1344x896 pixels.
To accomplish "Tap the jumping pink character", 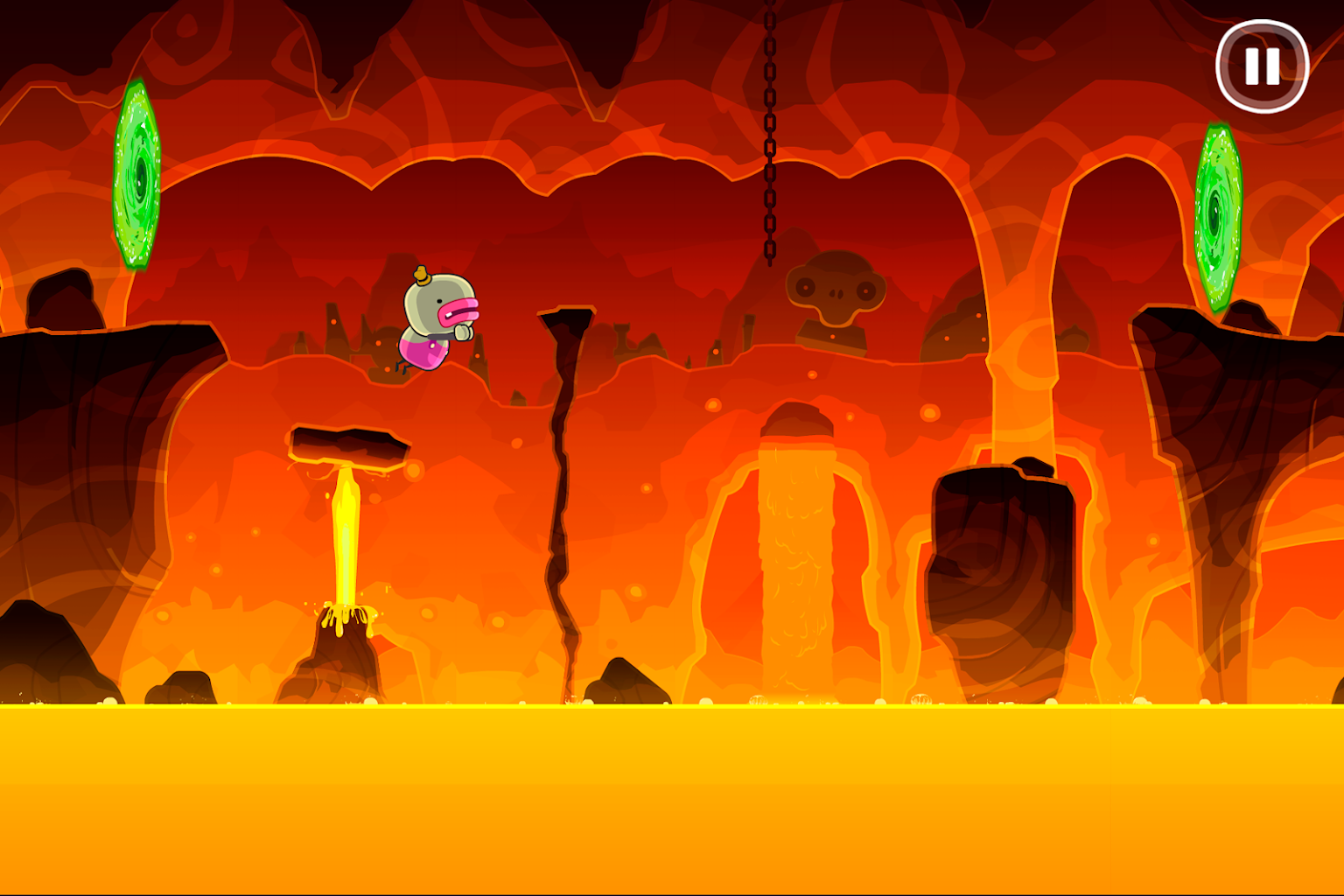I will pos(437,319).
